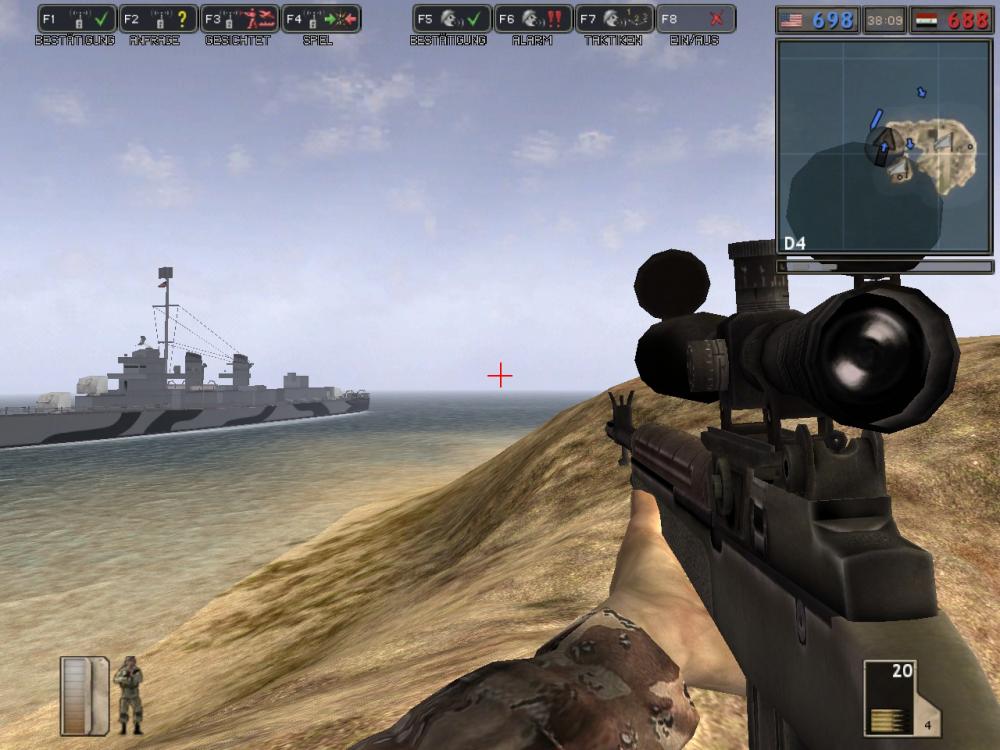The height and width of the screenshot is (750, 1000).
Task: Toggle the F8 Ein/Aus radio option
Action: coord(696,19)
